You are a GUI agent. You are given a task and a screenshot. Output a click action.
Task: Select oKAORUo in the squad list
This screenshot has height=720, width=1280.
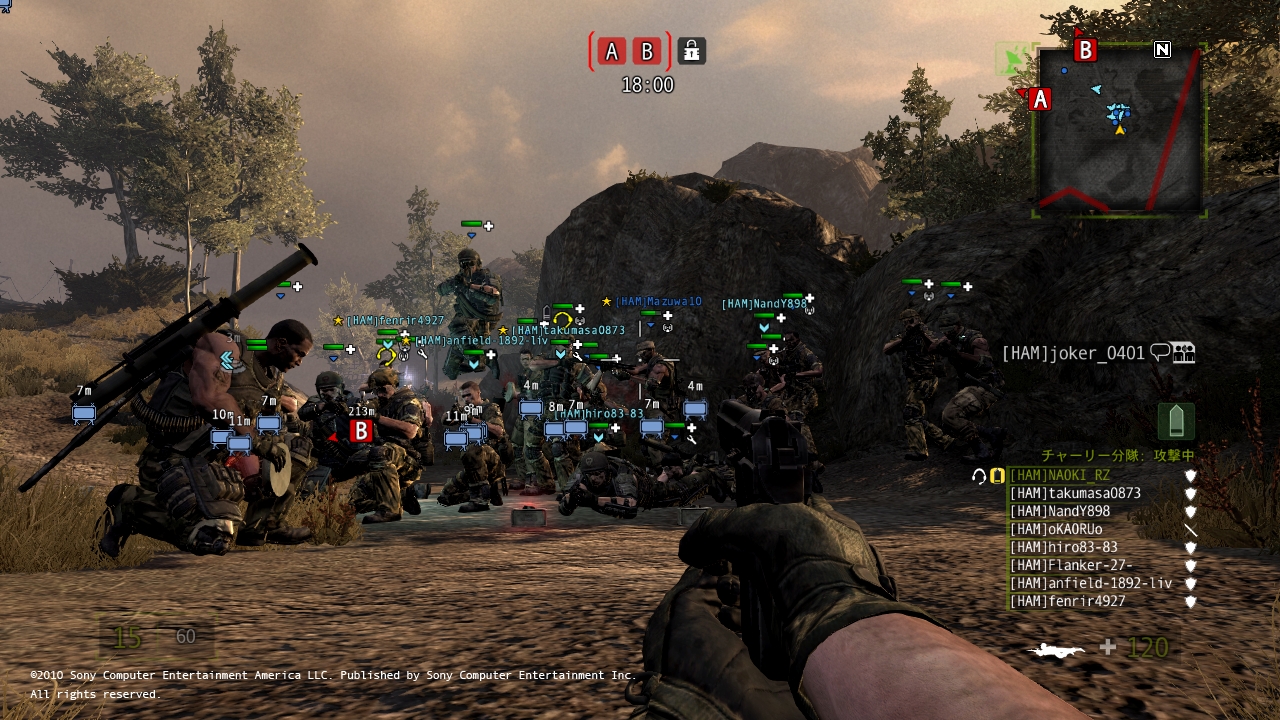pyautogui.click(x=1056, y=530)
